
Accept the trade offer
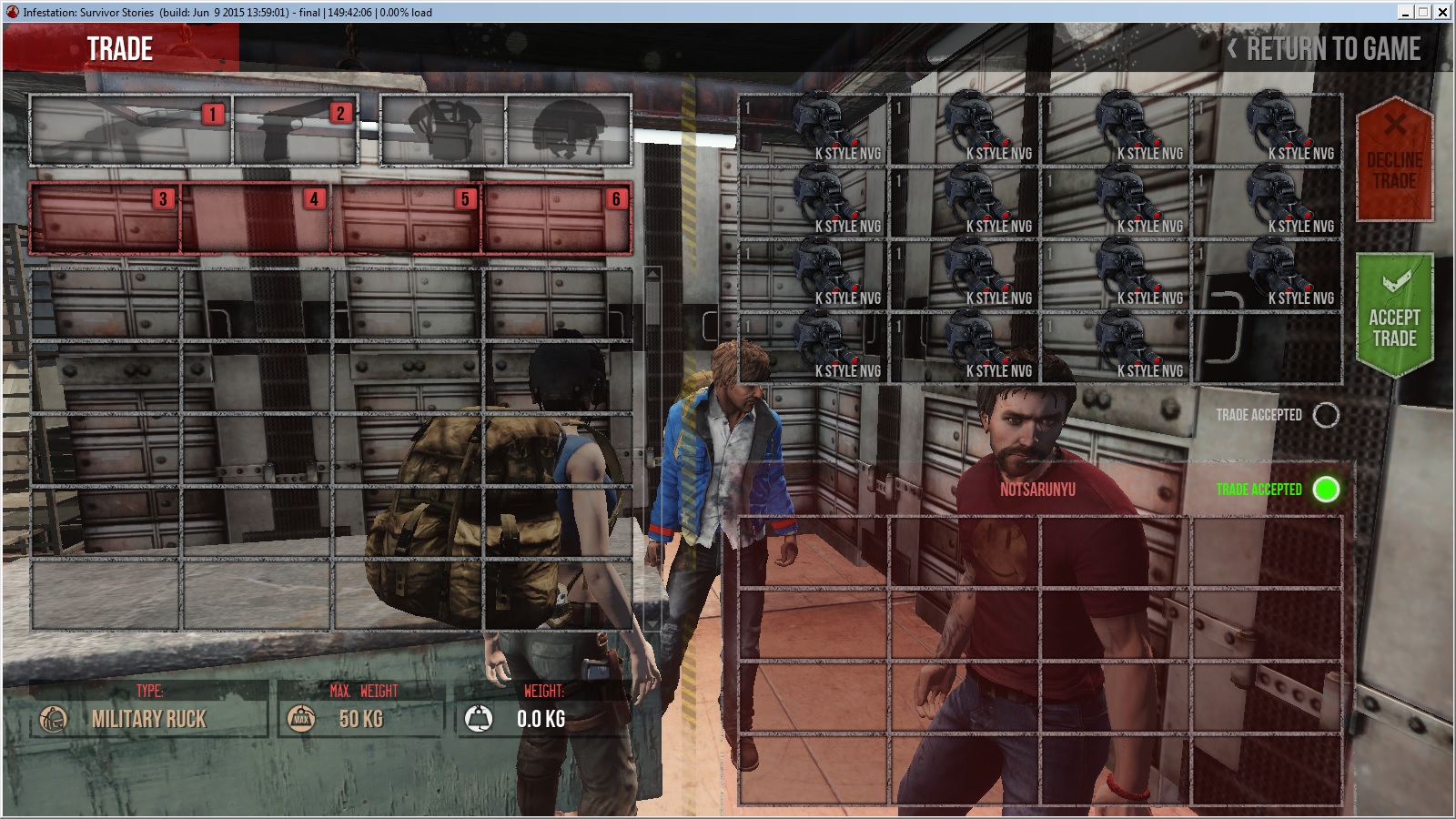[x=1394, y=316]
